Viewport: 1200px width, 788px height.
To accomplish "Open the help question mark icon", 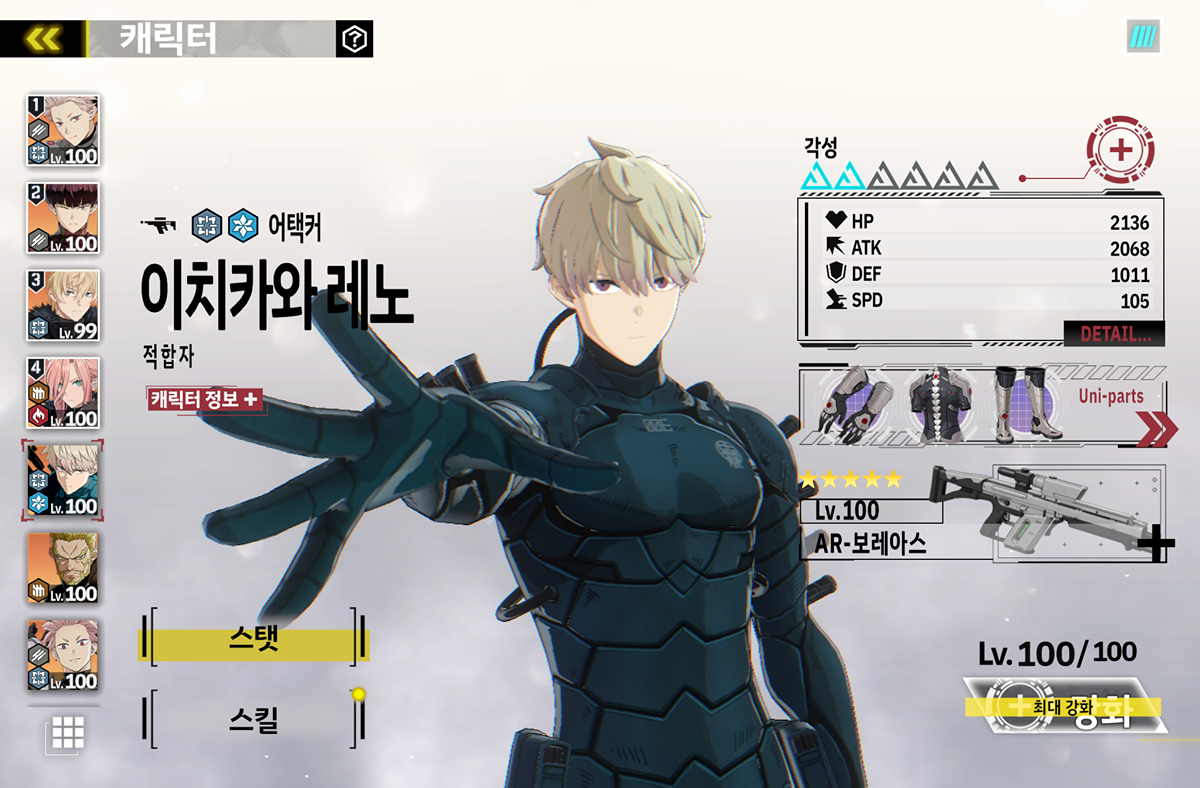I will pyautogui.click(x=355, y=39).
